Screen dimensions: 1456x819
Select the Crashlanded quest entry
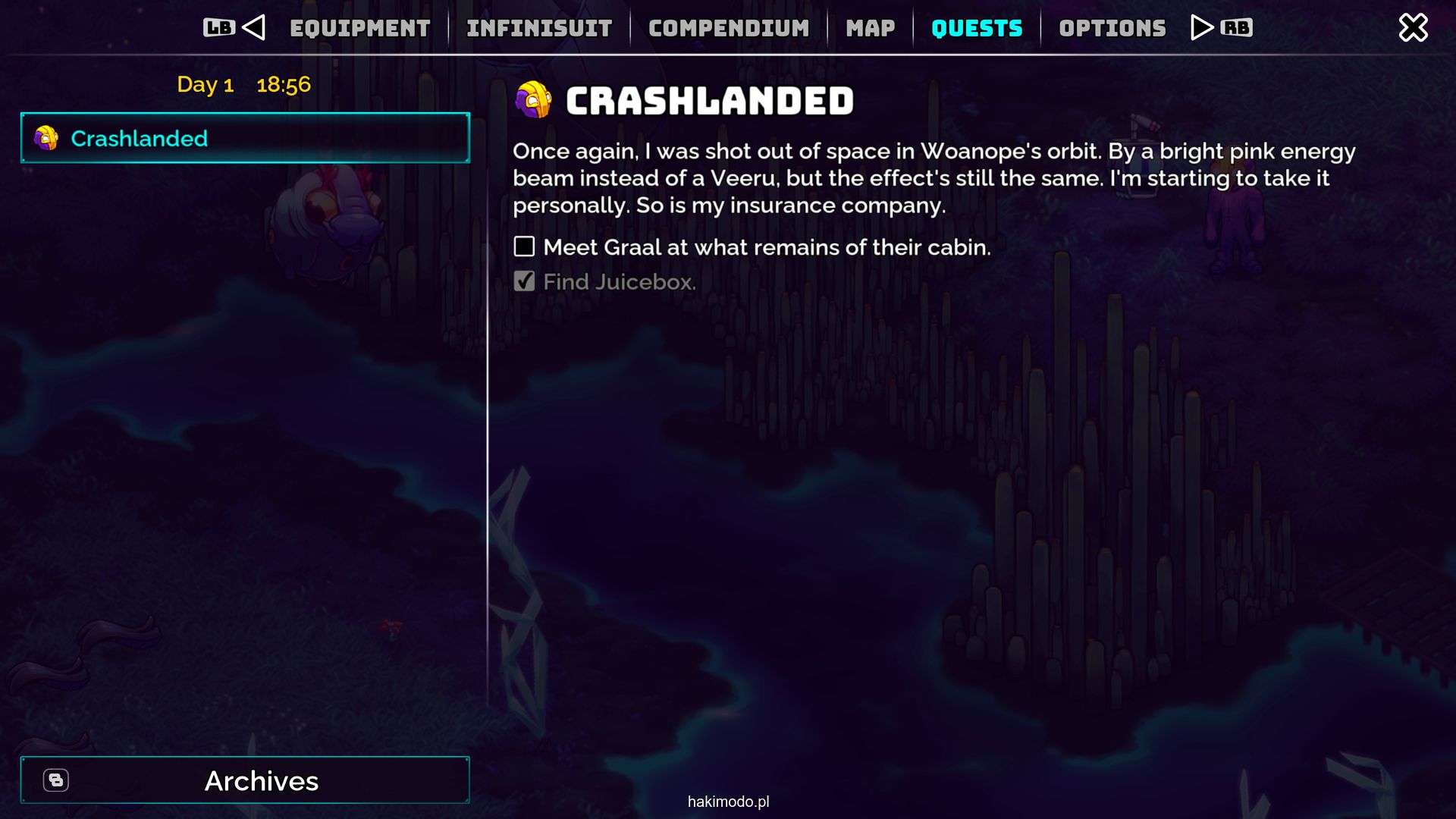pyautogui.click(x=245, y=138)
